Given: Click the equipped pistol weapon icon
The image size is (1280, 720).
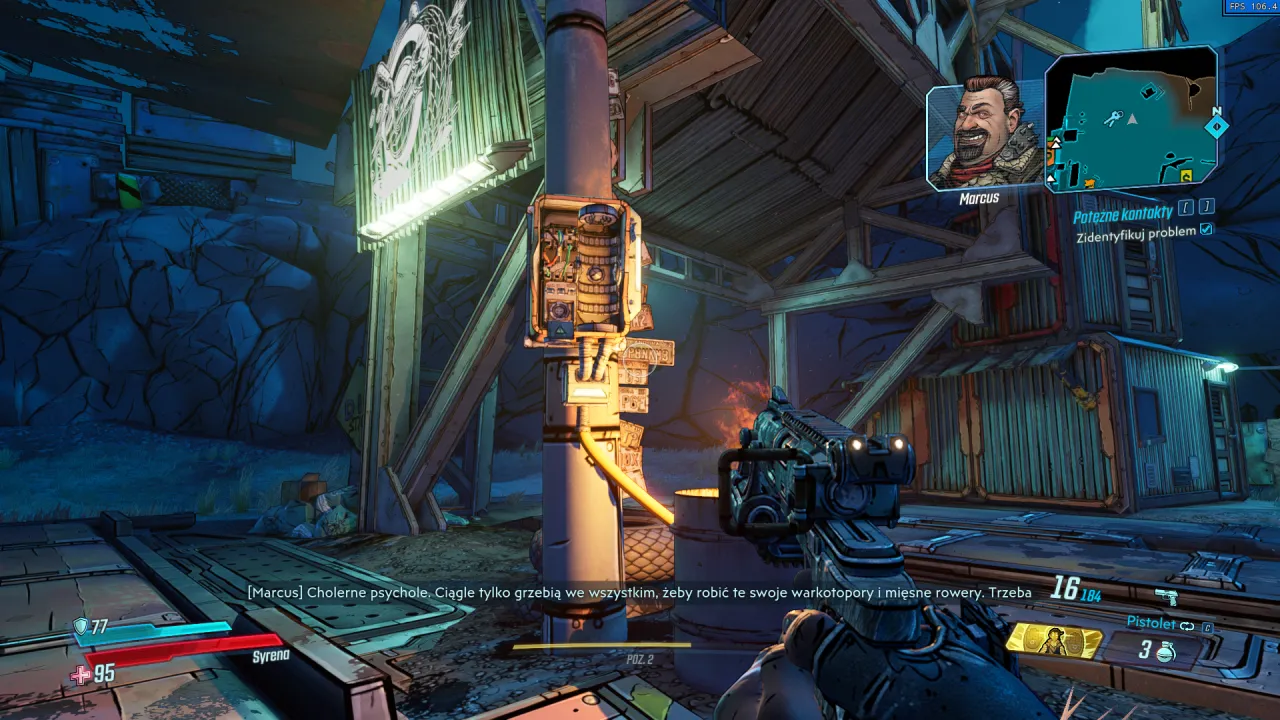Looking at the screenshot, I should tap(1166, 596).
